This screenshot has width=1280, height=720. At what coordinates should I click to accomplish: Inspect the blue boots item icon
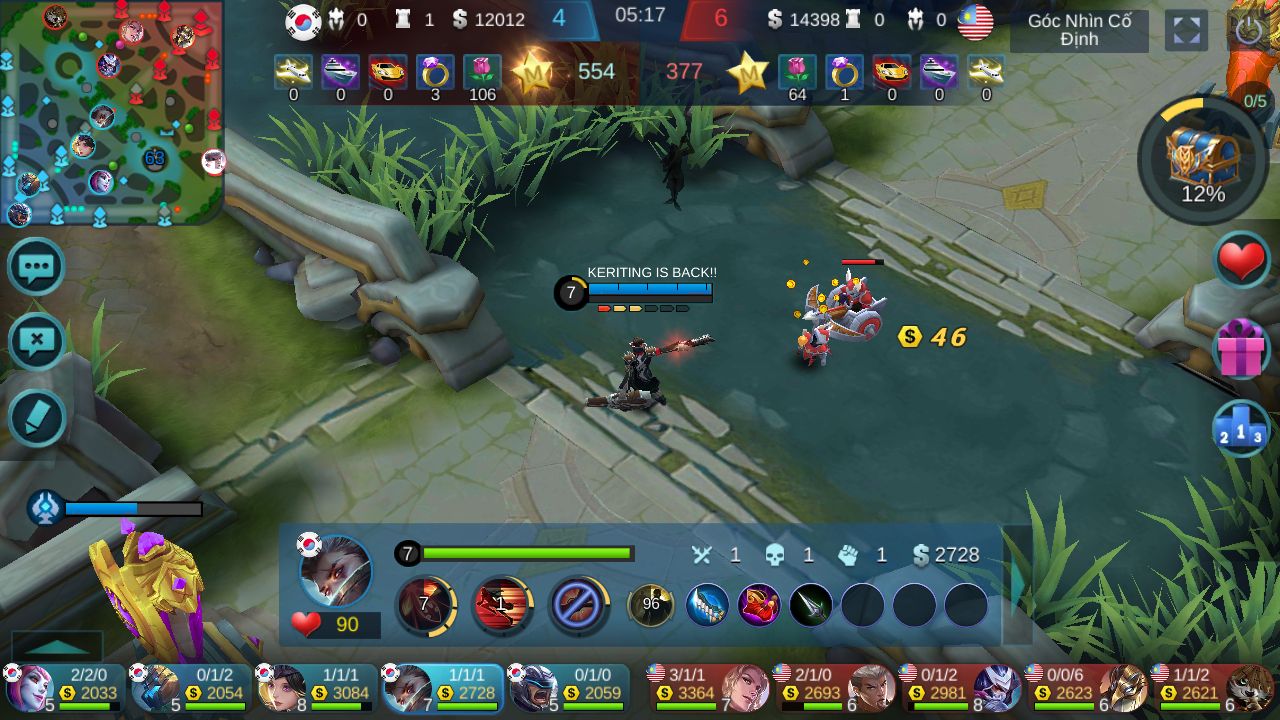(706, 605)
